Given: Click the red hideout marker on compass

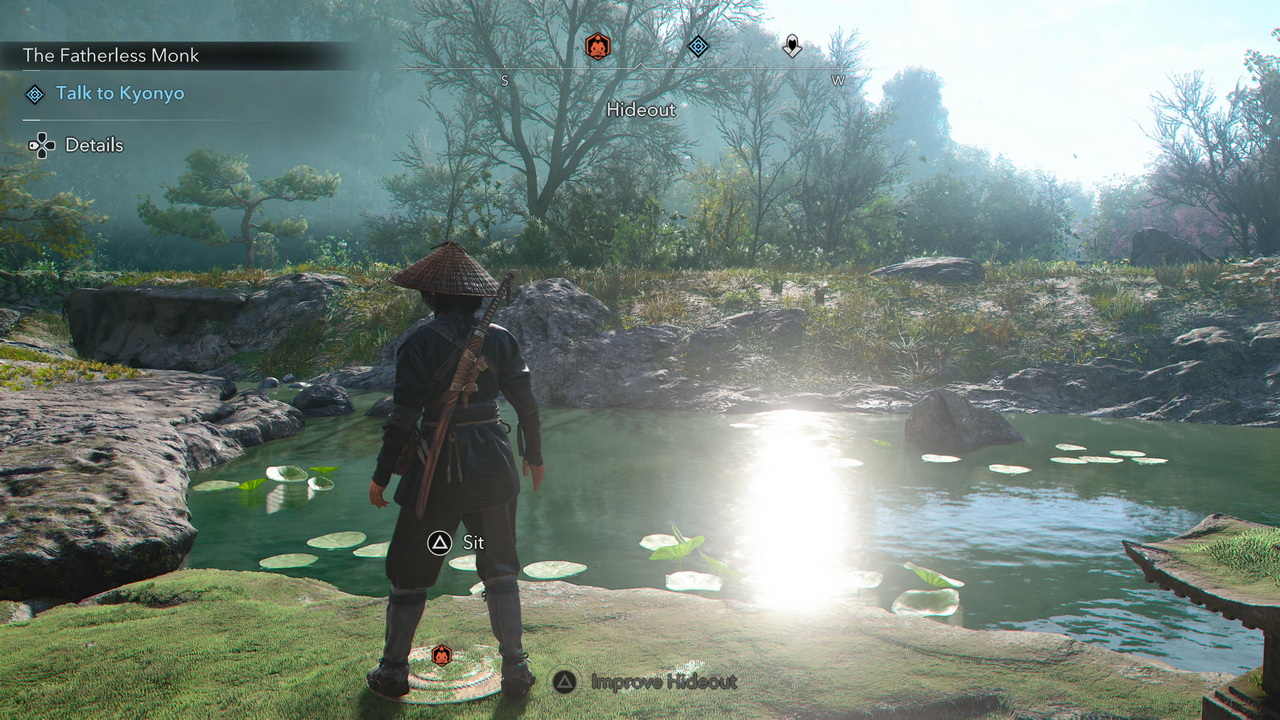Looking at the screenshot, I should [597, 46].
